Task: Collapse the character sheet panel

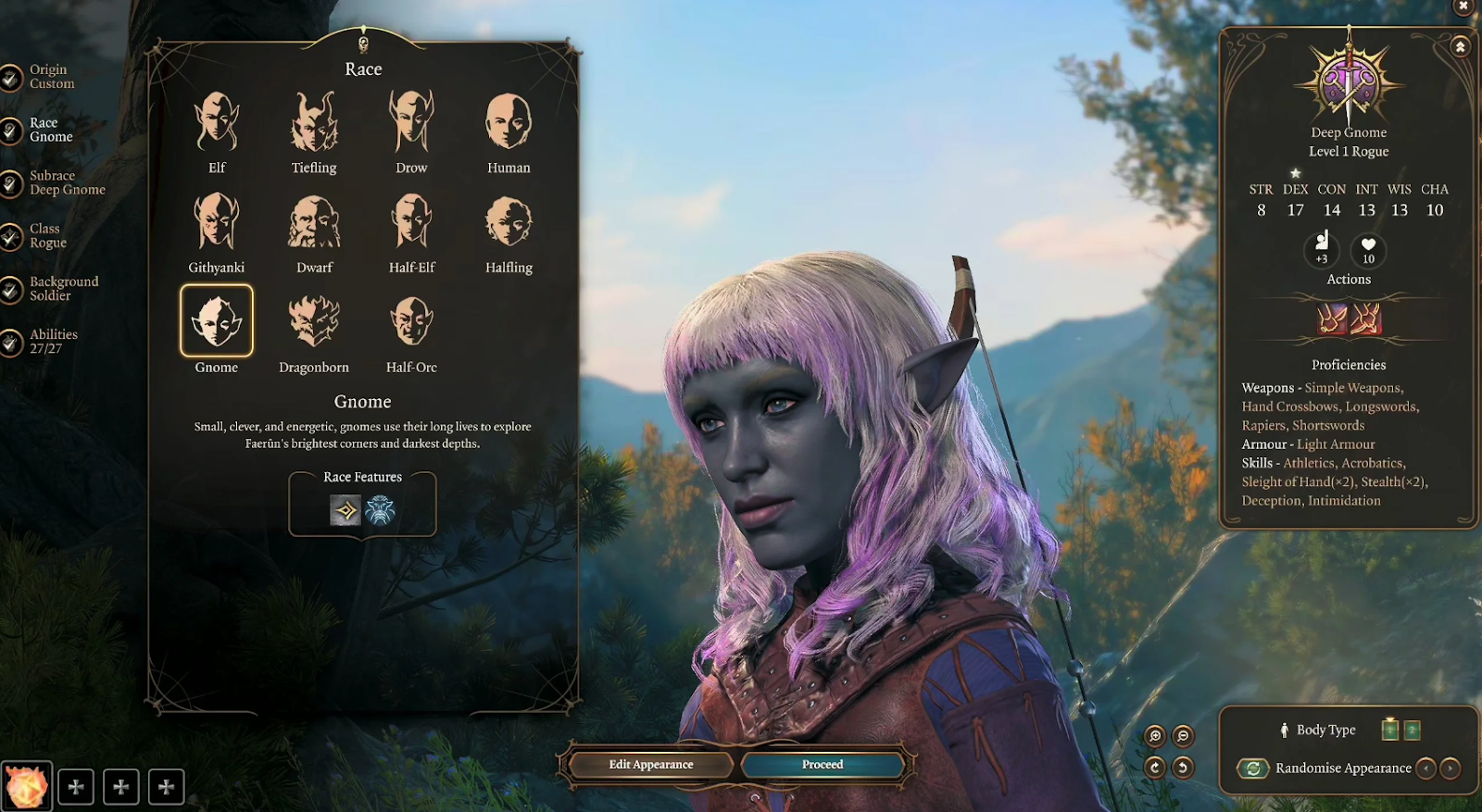Action: (x=1462, y=45)
